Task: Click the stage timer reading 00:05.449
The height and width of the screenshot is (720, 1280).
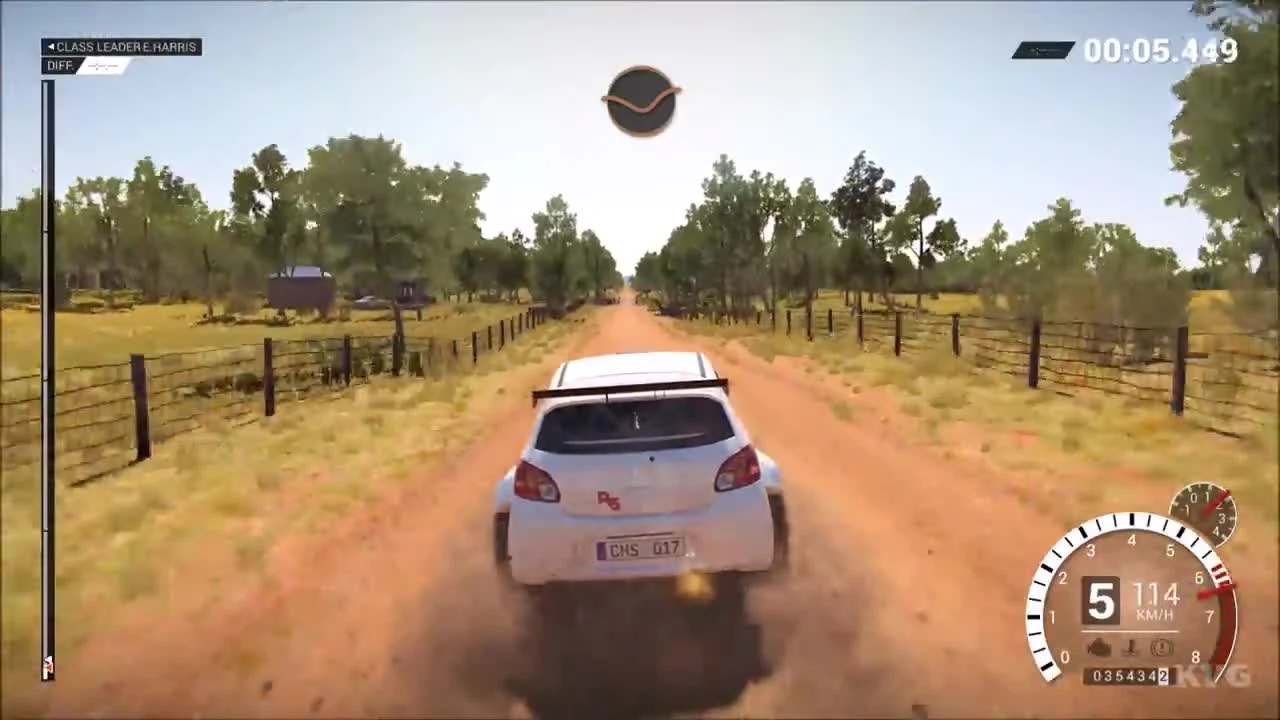Action: coord(1166,50)
